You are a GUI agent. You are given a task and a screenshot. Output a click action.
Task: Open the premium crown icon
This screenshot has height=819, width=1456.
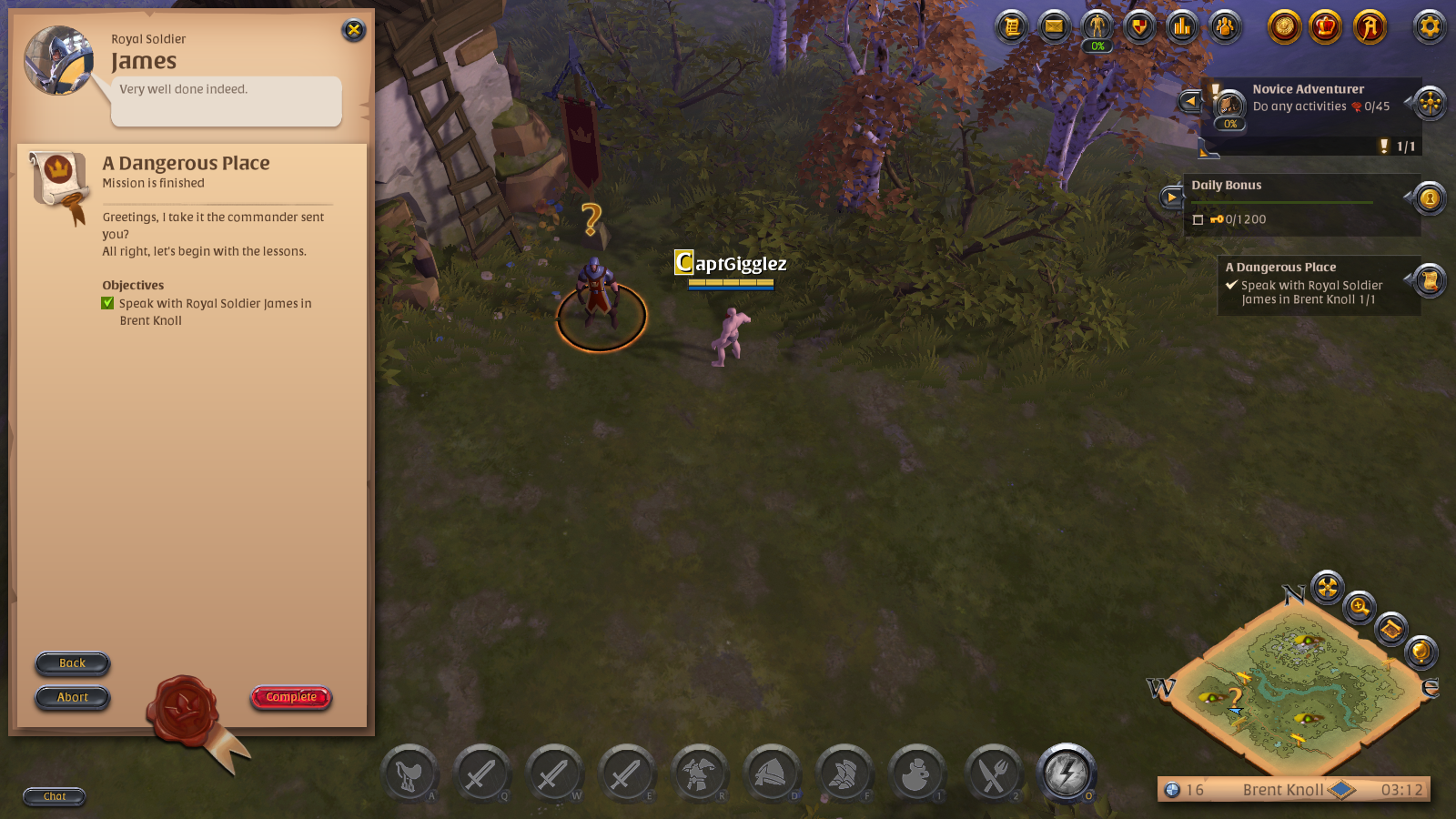[x=1327, y=27]
